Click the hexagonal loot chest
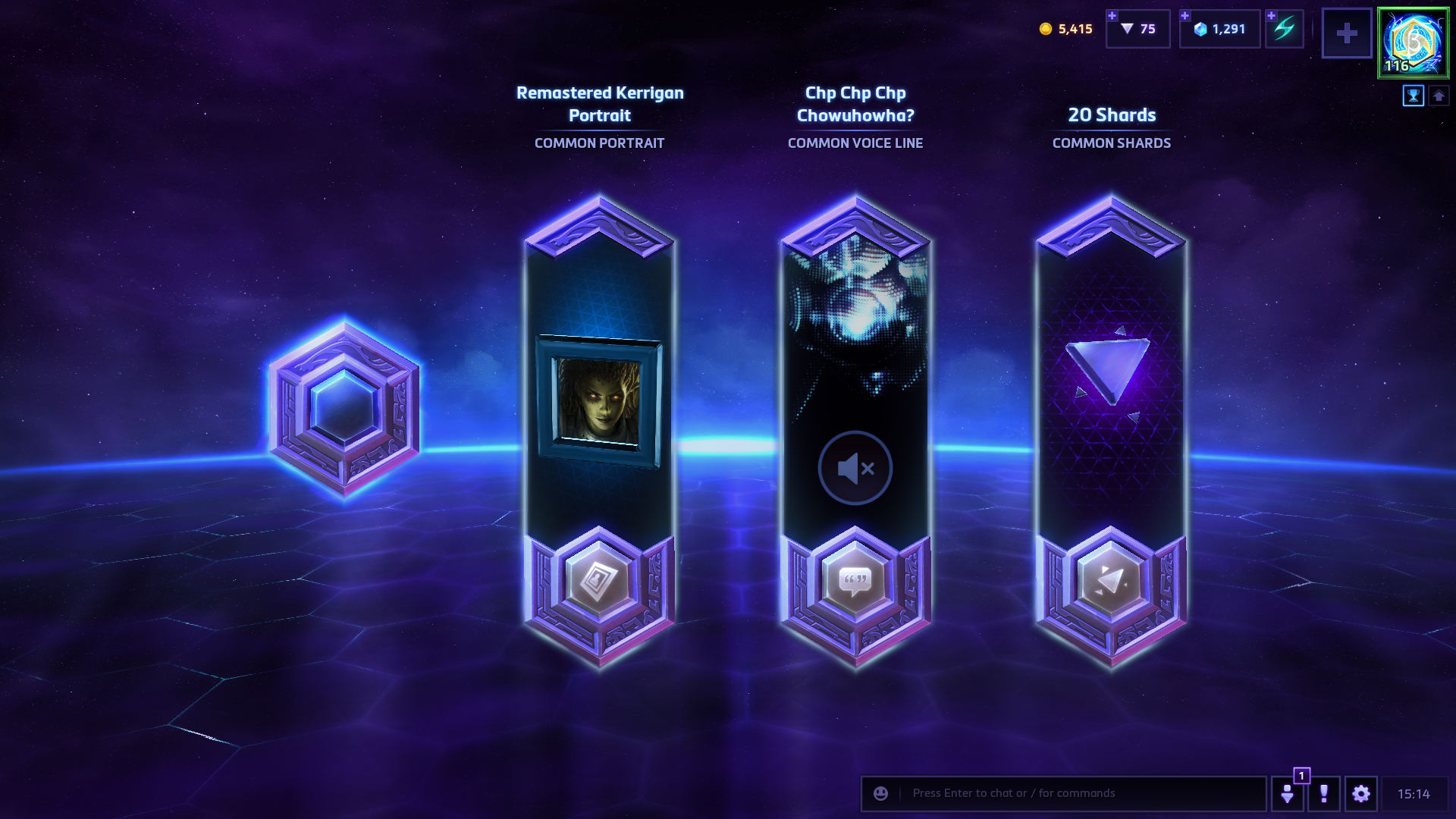1456x819 pixels. (x=344, y=408)
